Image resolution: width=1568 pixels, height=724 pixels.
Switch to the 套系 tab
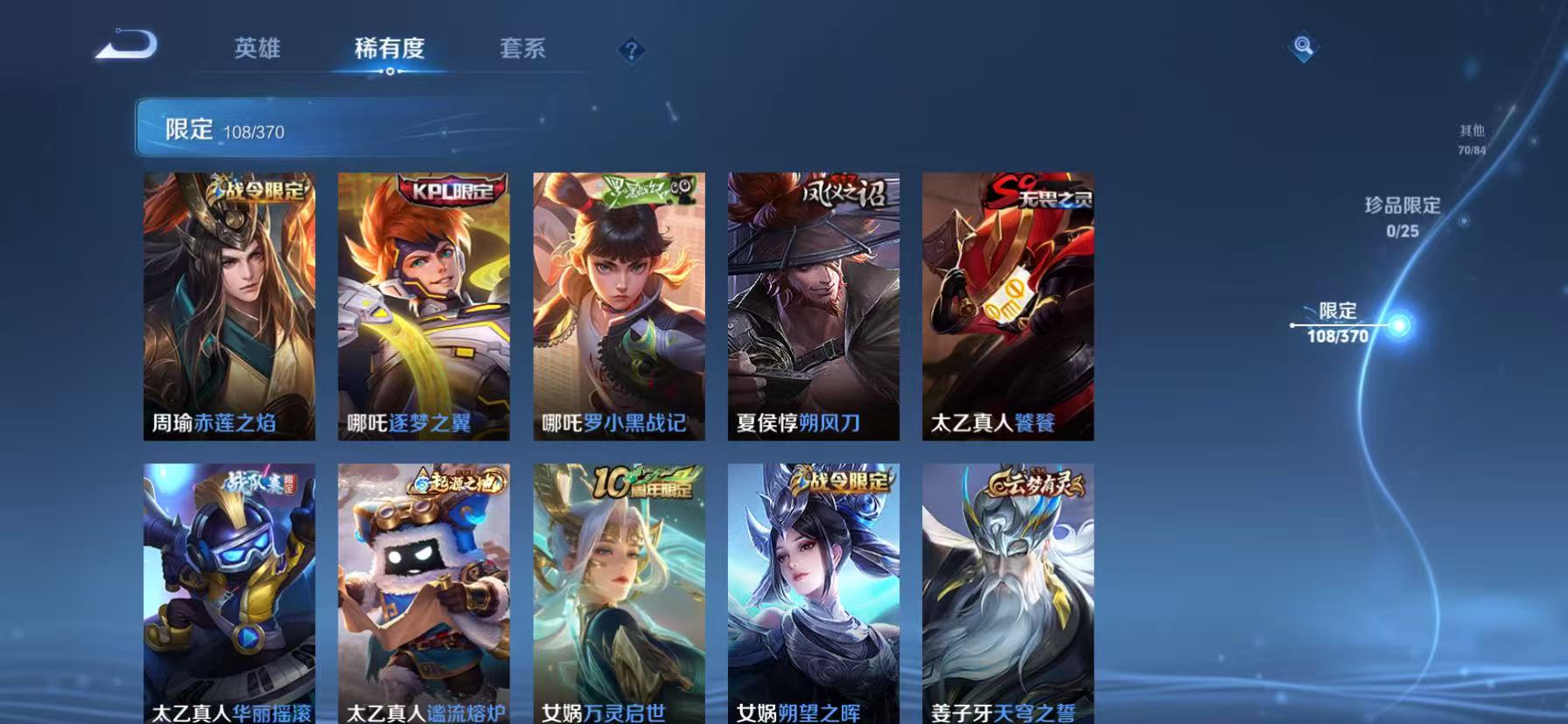coord(522,50)
